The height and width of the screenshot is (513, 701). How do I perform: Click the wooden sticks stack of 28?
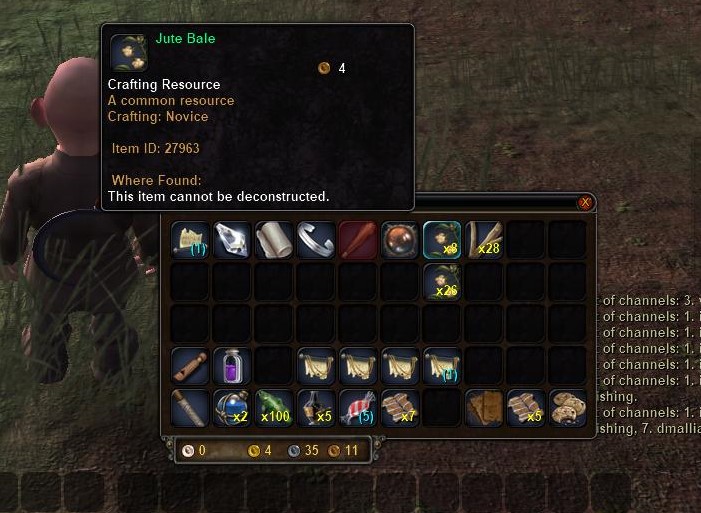[483, 239]
